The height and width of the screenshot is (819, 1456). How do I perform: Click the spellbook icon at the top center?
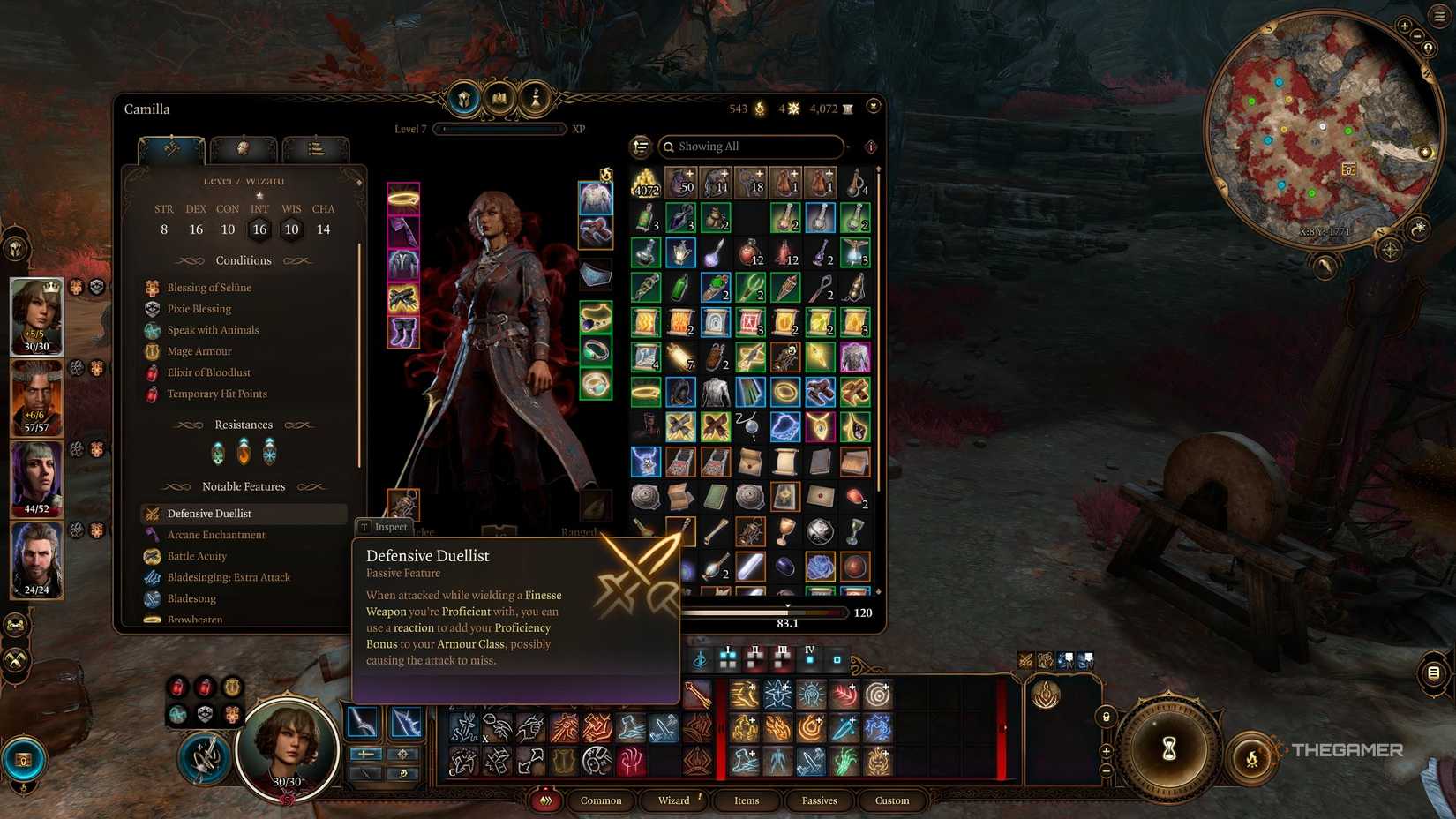pos(499,100)
